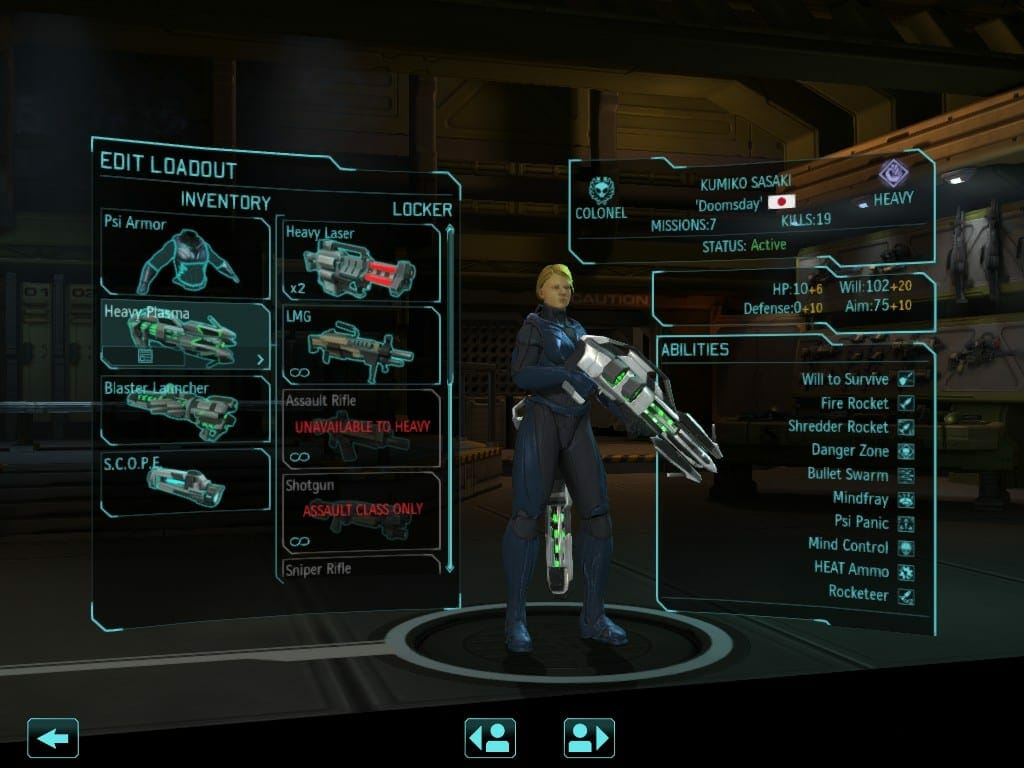Select the Psi Armor inventory slot
The height and width of the screenshot is (768, 1024).
(x=185, y=253)
